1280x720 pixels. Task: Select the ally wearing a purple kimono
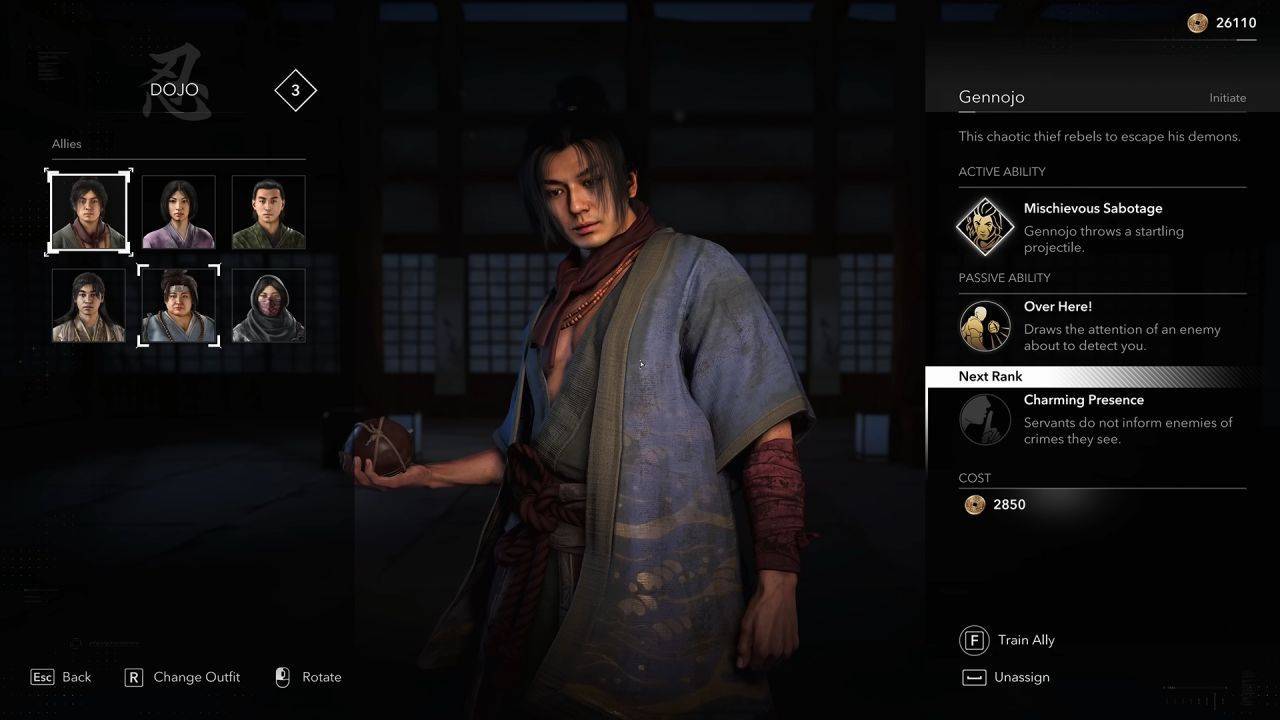click(x=178, y=212)
